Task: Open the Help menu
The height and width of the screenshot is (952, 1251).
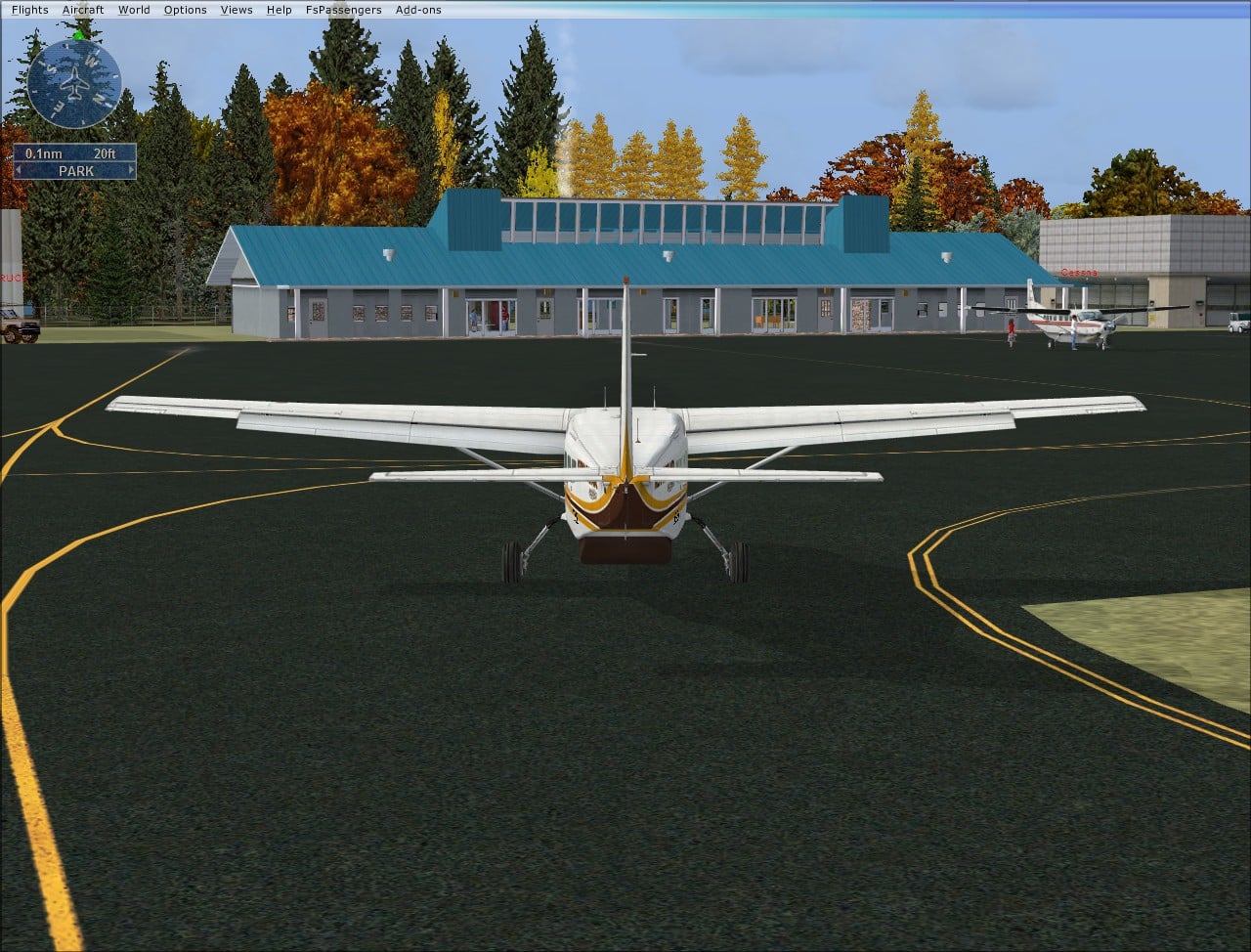Action: (279, 9)
